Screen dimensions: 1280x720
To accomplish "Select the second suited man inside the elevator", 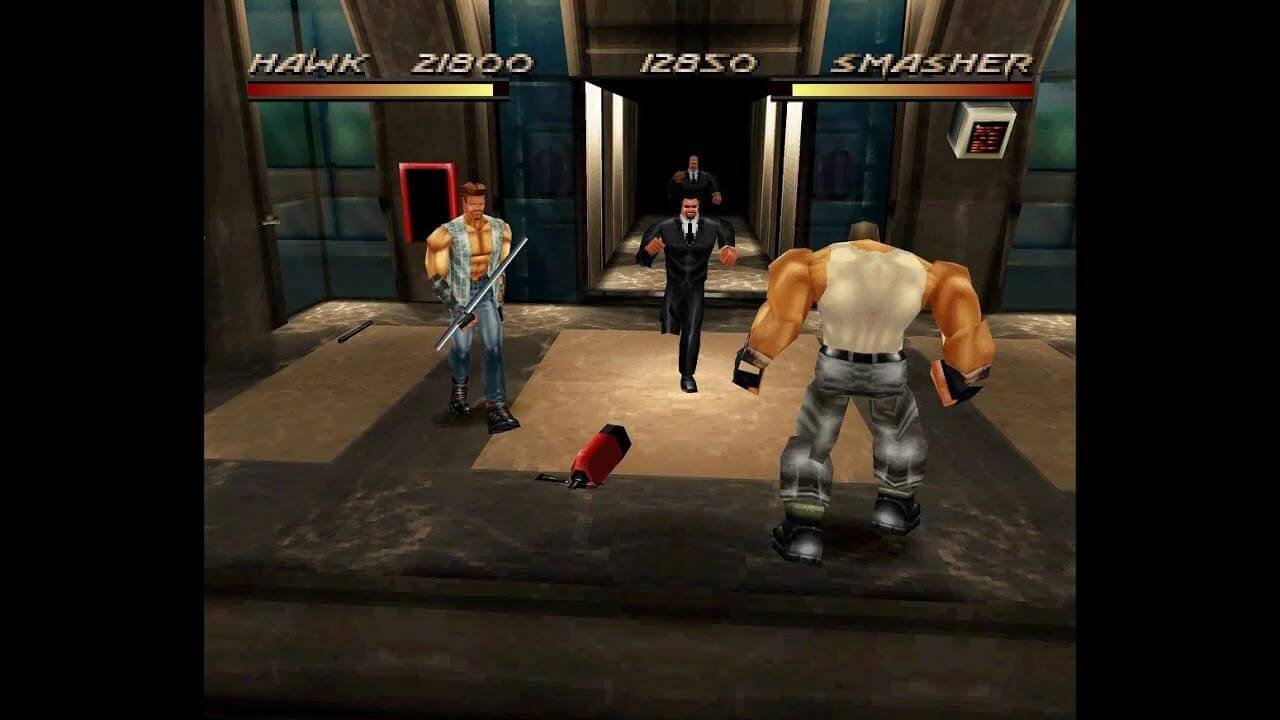I will (x=693, y=180).
